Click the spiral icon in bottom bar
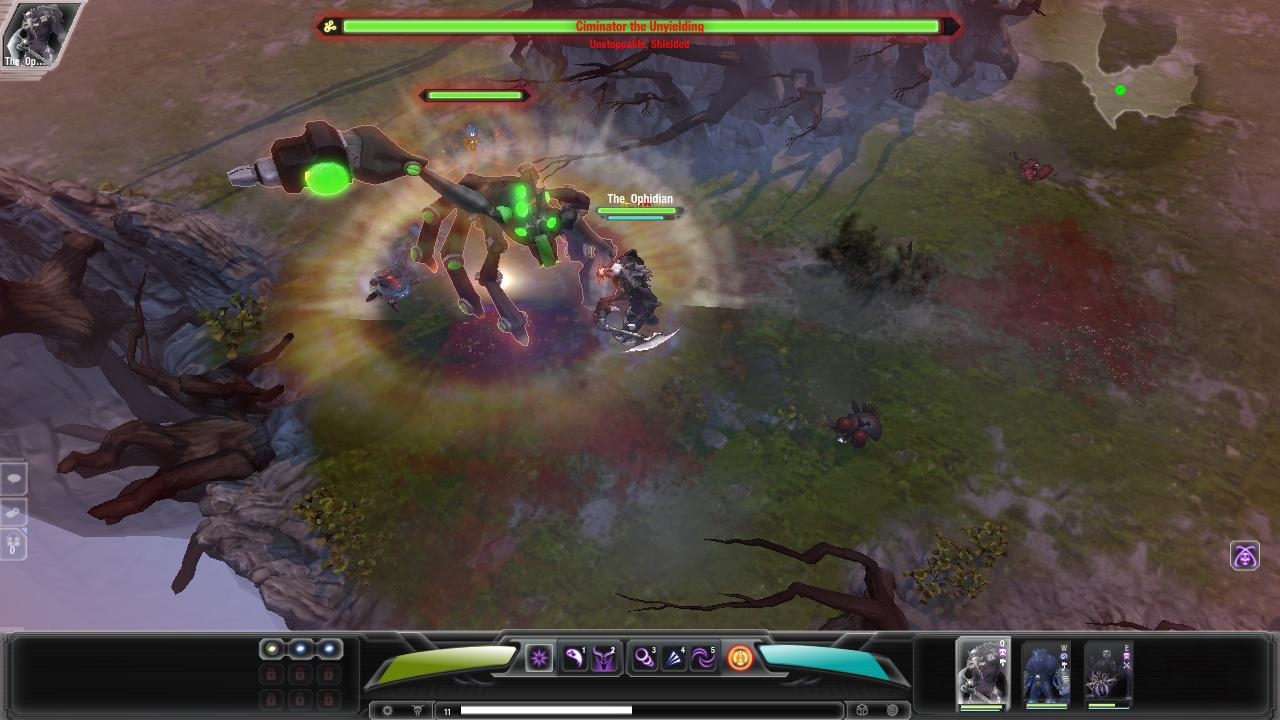This screenshot has height=720, width=1280. (892, 711)
